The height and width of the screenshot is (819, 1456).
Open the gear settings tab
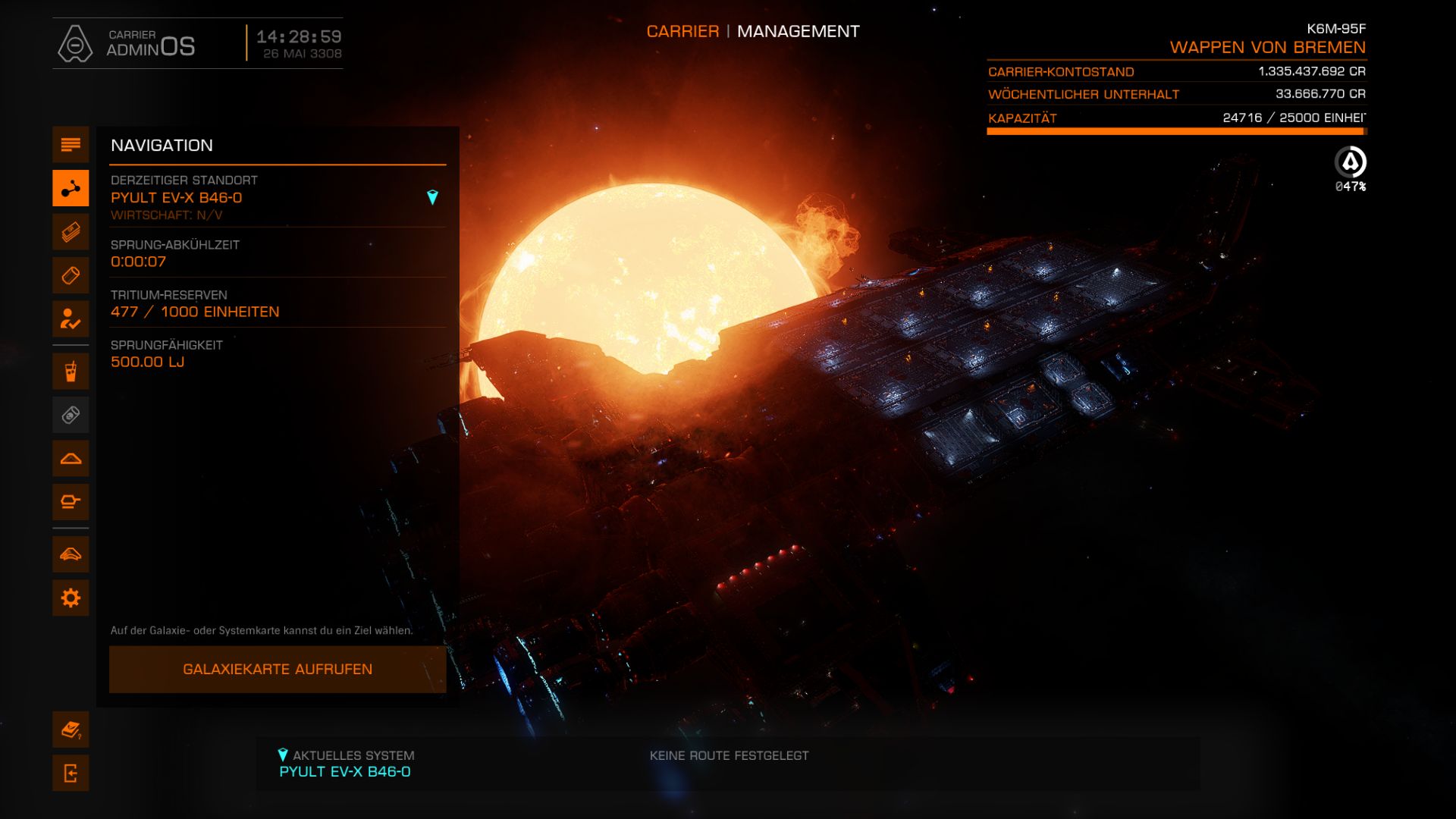pos(71,598)
